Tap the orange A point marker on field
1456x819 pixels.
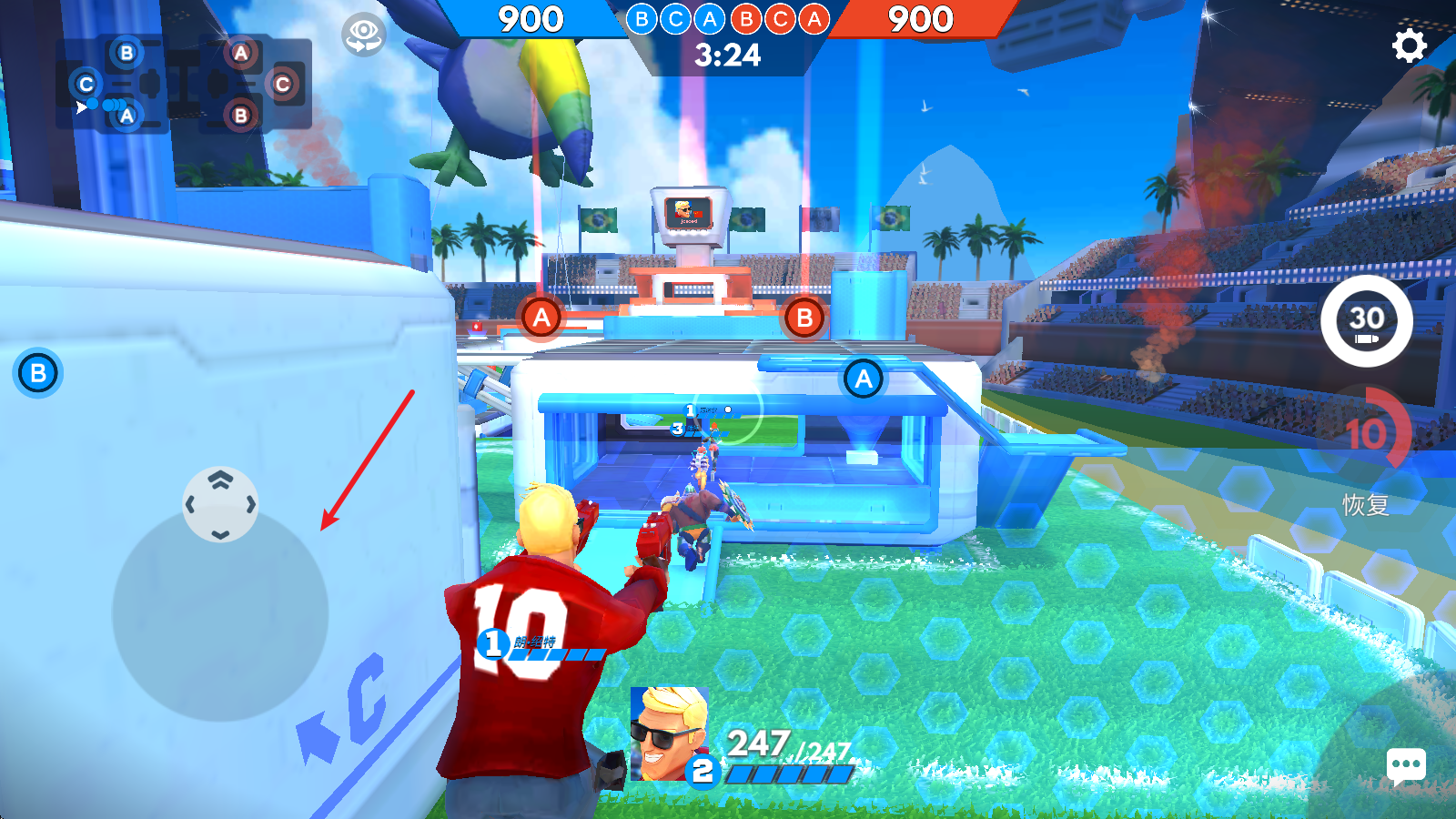[541, 318]
